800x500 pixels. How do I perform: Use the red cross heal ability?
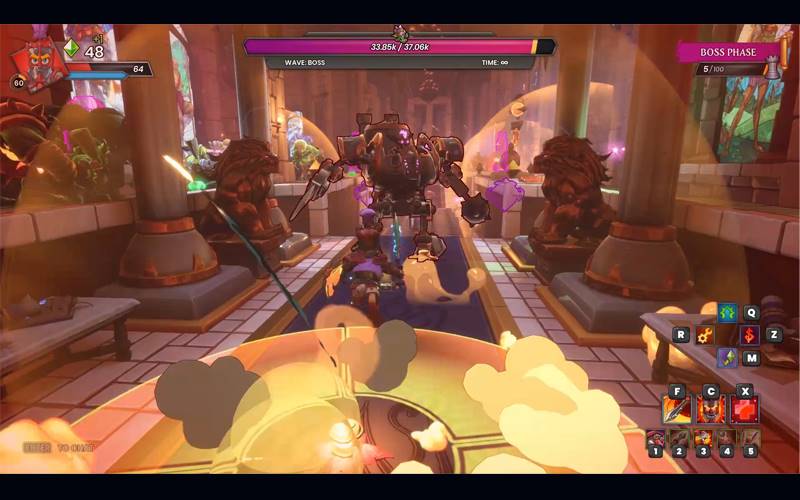(x=744, y=409)
